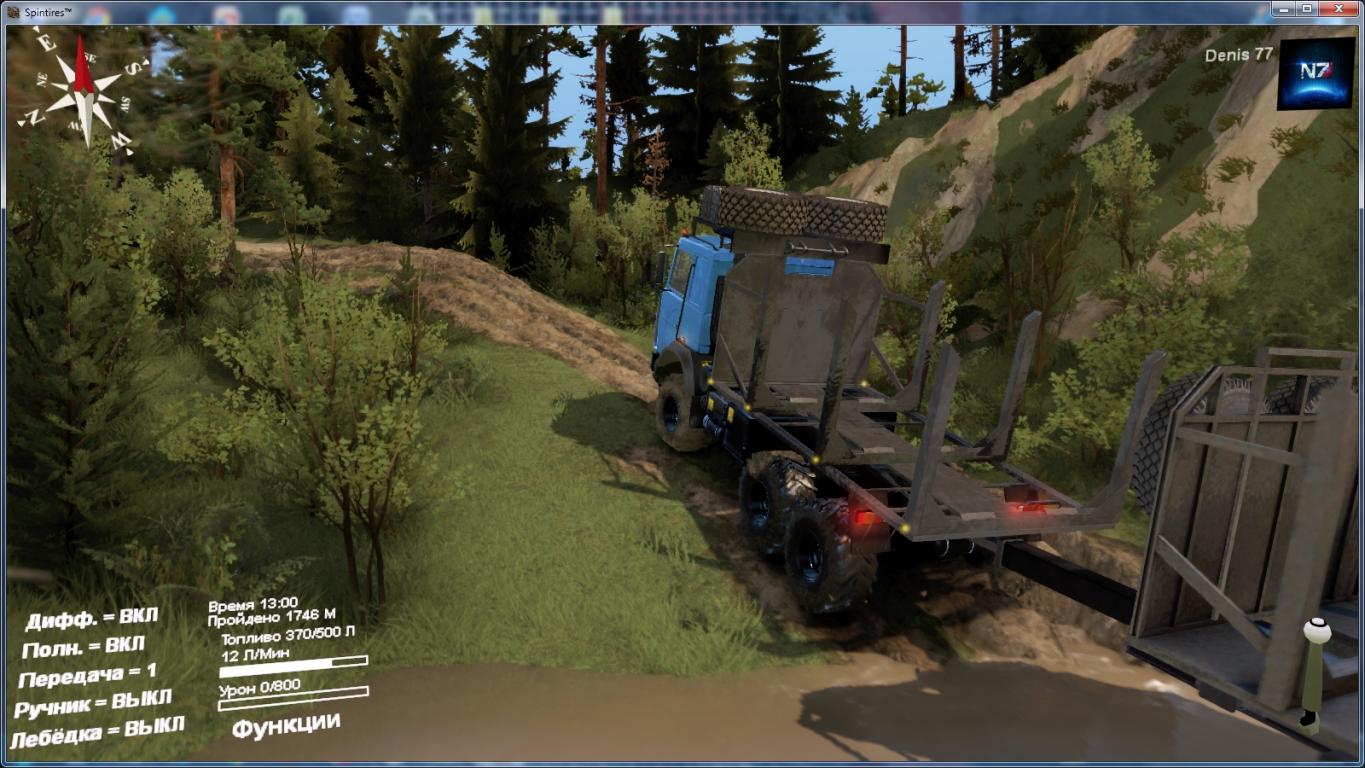
Task: Open the Функции menu
Action: [286, 725]
